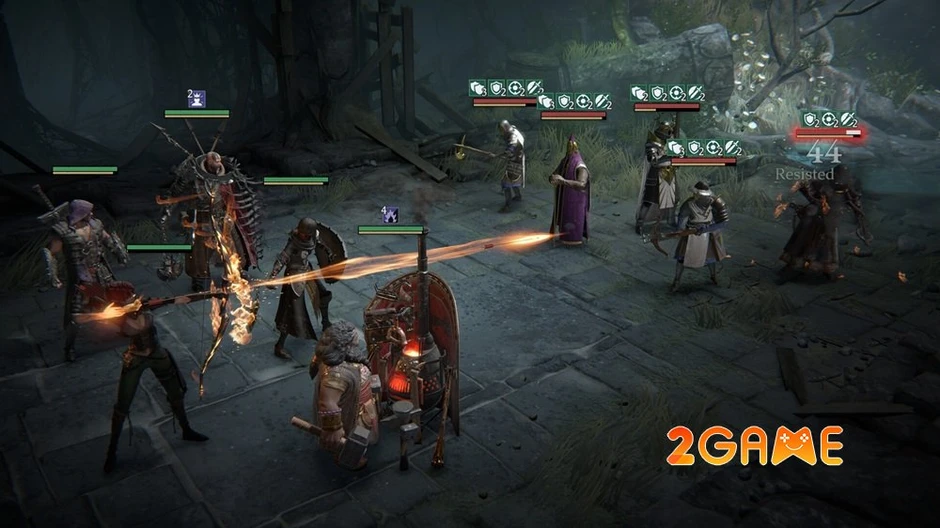Select the purple status icon above the forge

[391, 214]
